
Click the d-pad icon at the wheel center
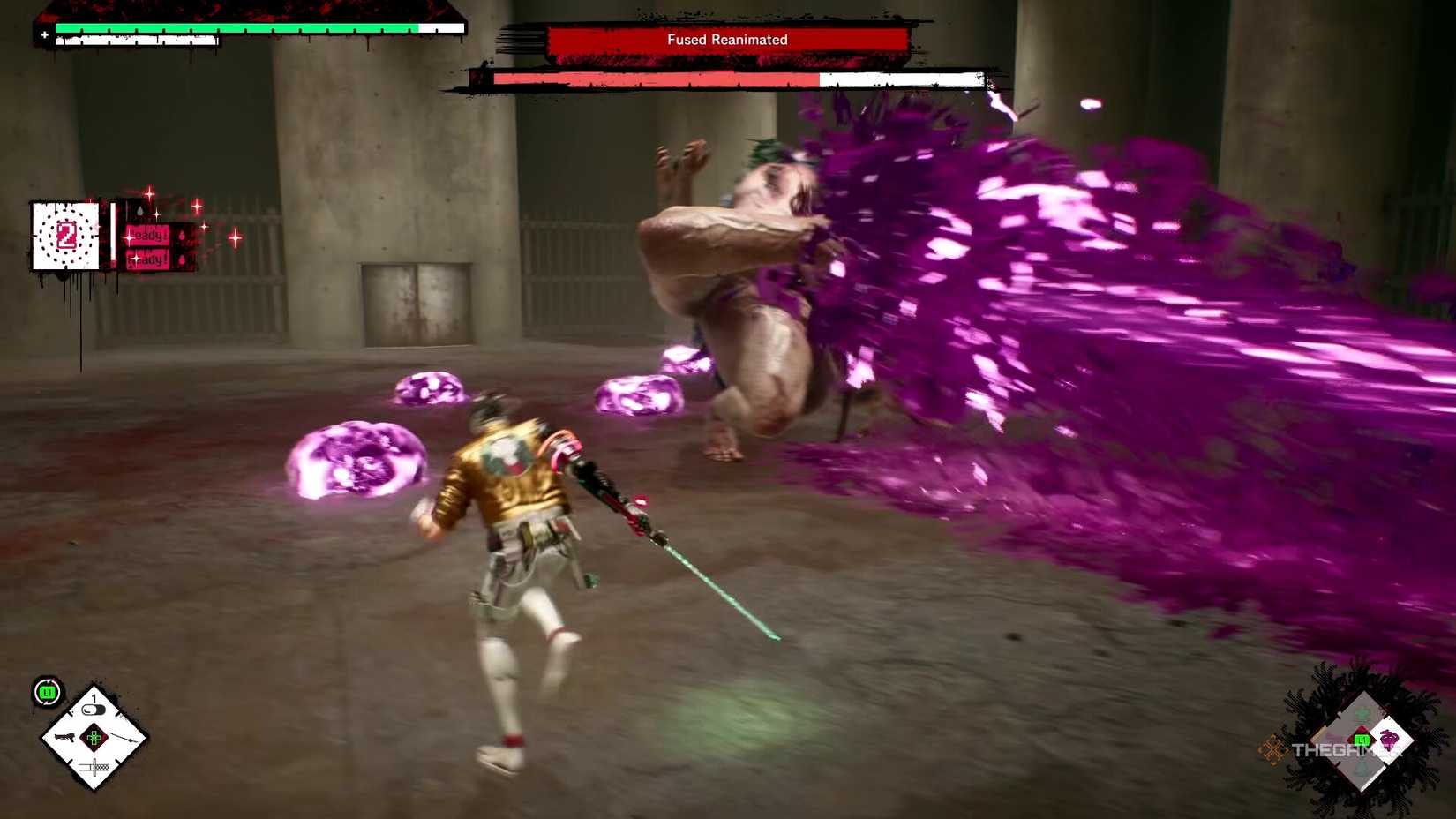click(94, 737)
